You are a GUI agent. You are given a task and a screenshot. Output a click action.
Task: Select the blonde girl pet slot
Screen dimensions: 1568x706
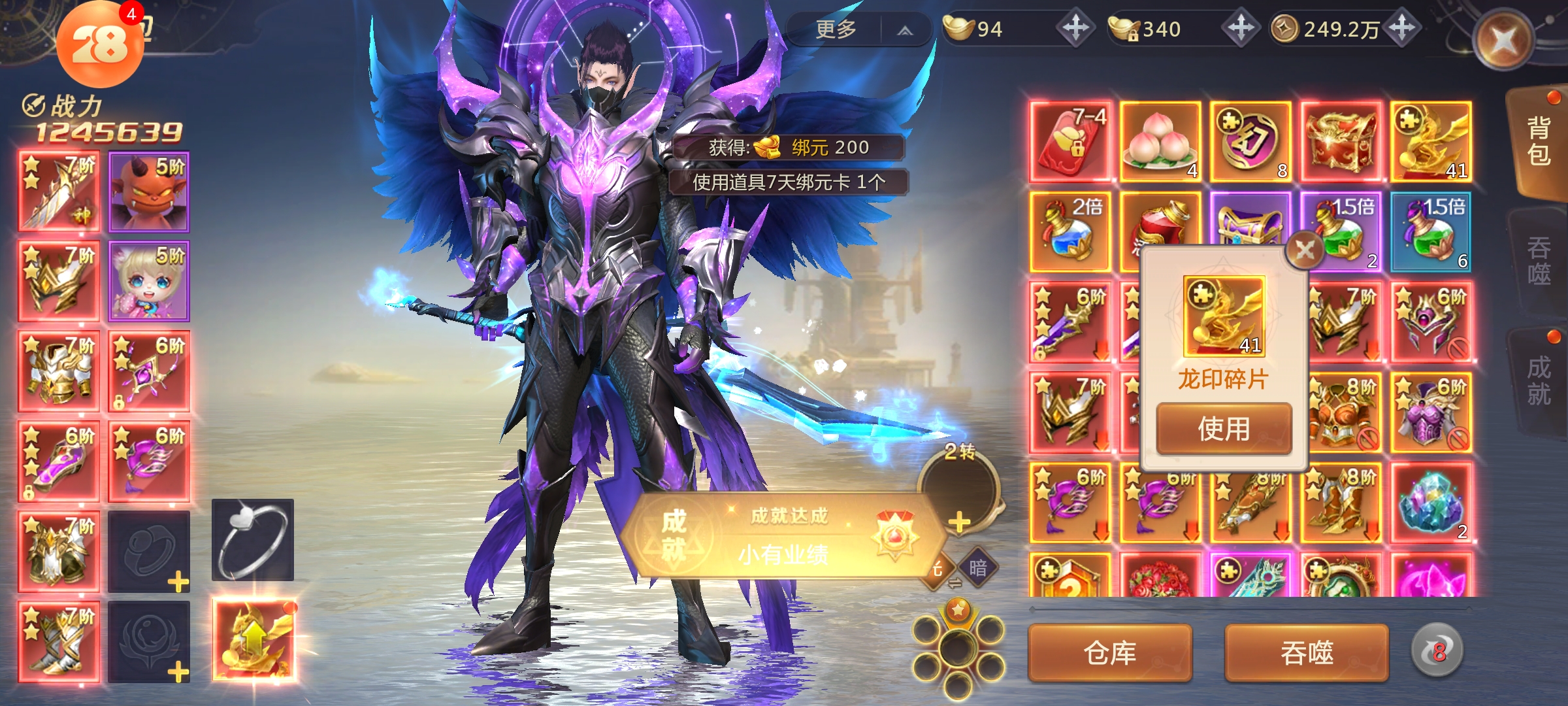click(149, 281)
